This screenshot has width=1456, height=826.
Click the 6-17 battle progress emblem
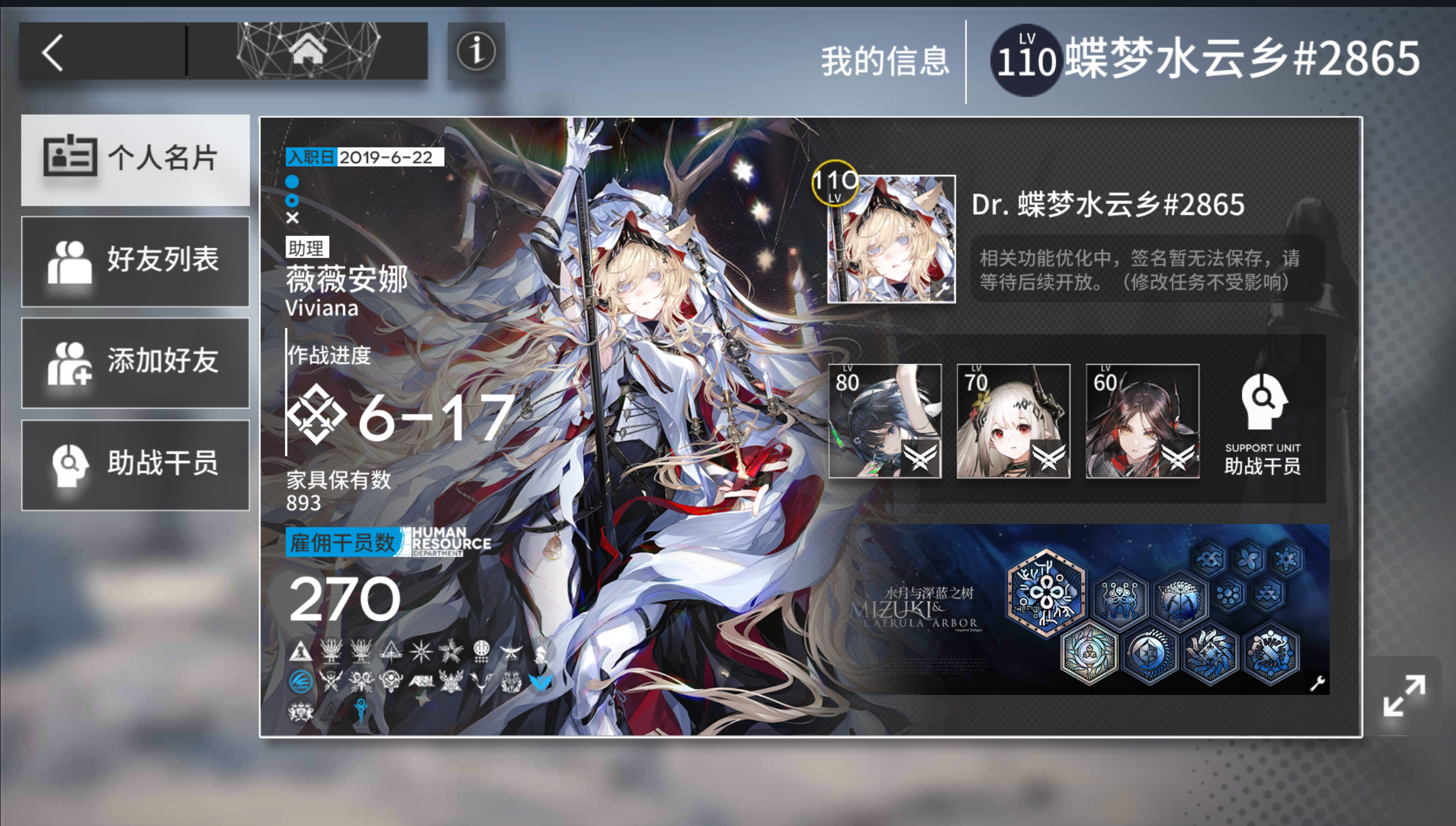pyautogui.click(x=317, y=415)
